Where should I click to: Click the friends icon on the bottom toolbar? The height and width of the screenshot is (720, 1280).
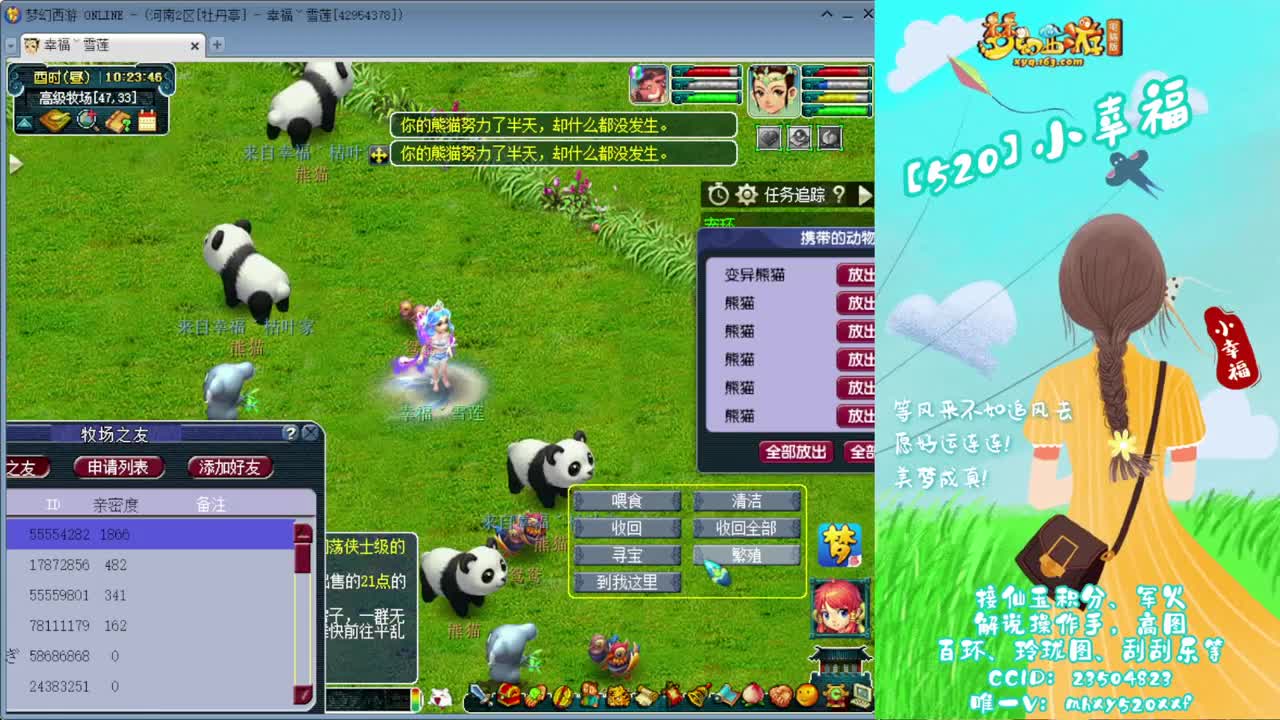click(588, 695)
